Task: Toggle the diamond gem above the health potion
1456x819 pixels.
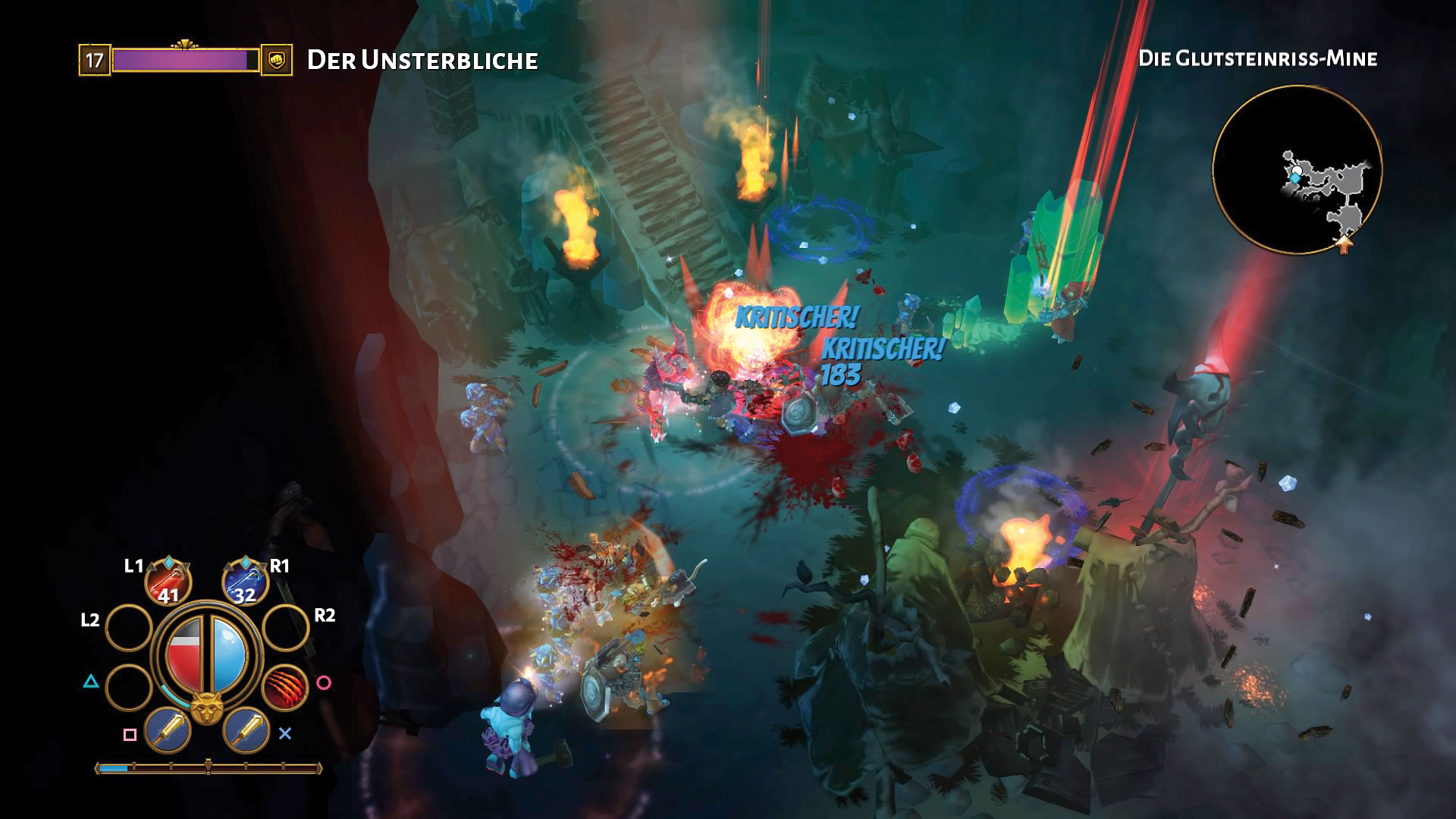Action: 168,563
